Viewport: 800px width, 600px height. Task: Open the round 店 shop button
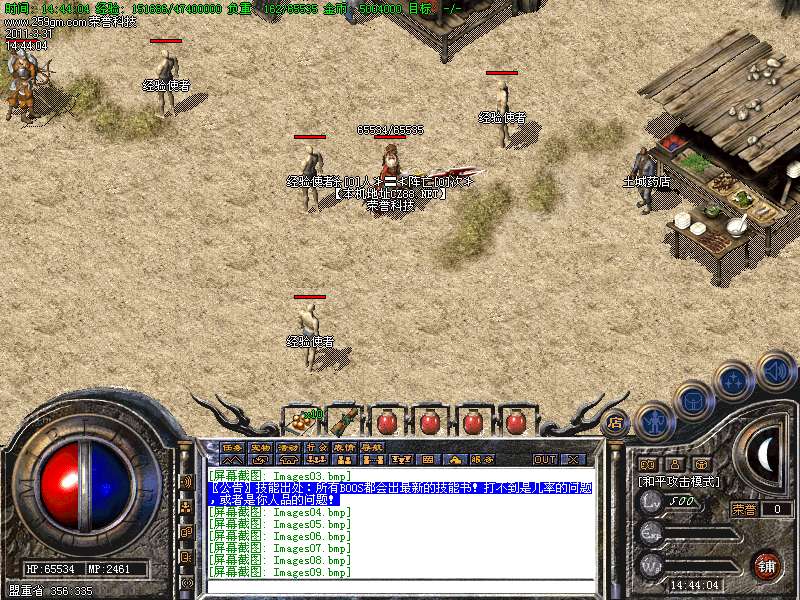[x=614, y=422]
